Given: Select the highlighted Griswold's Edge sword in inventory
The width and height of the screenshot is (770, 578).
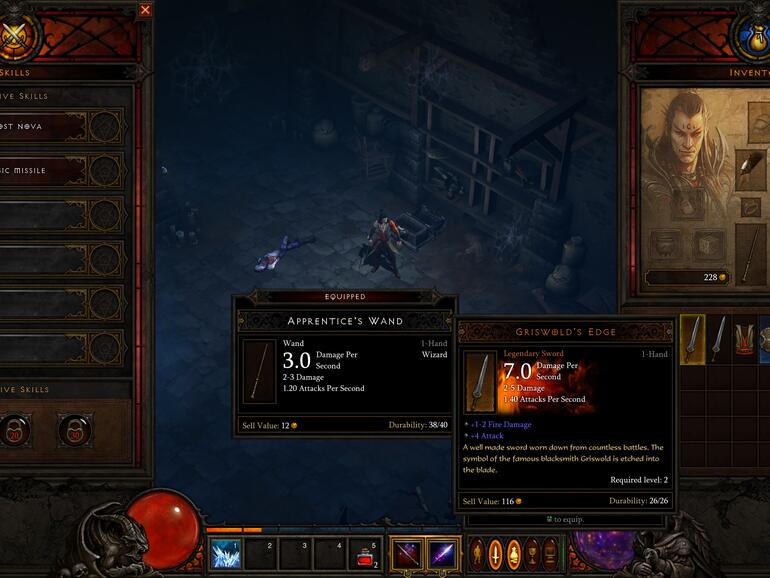Looking at the screenshot, I should 692,339.
